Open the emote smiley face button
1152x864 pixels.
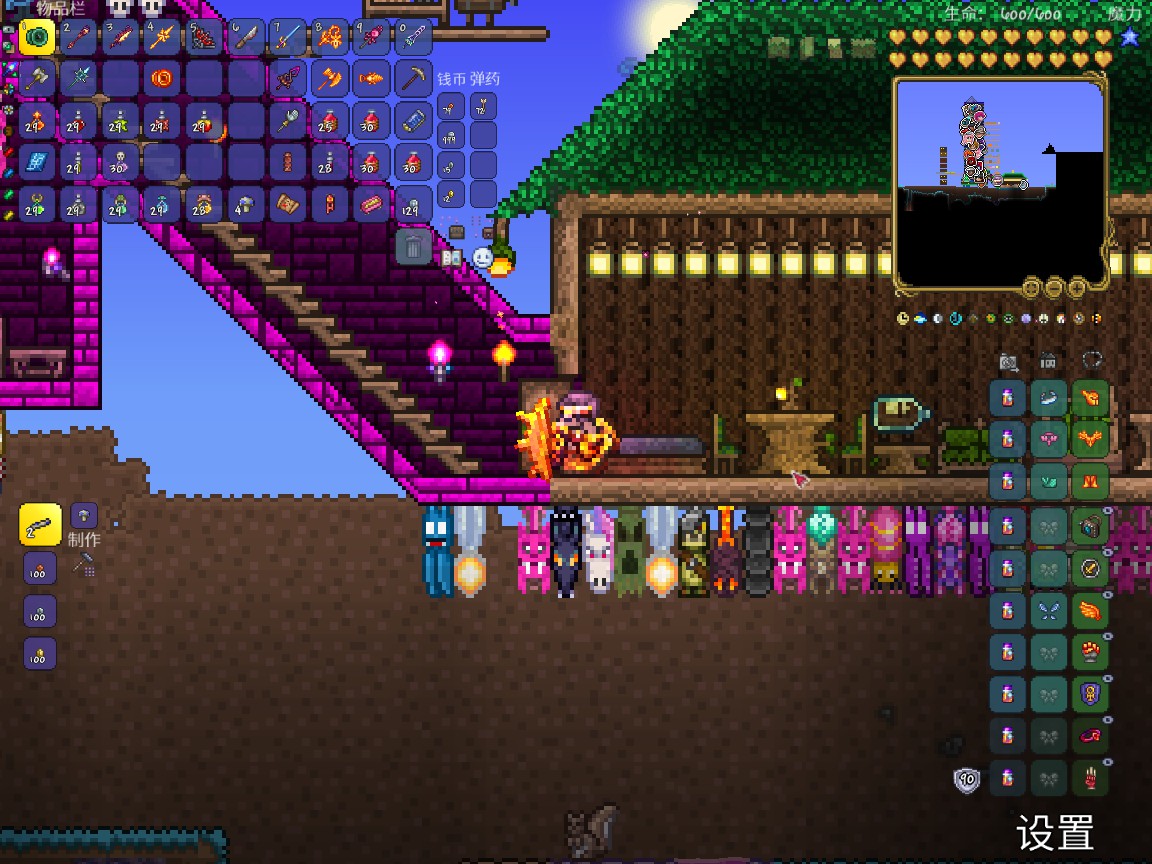tap(483, 258)
